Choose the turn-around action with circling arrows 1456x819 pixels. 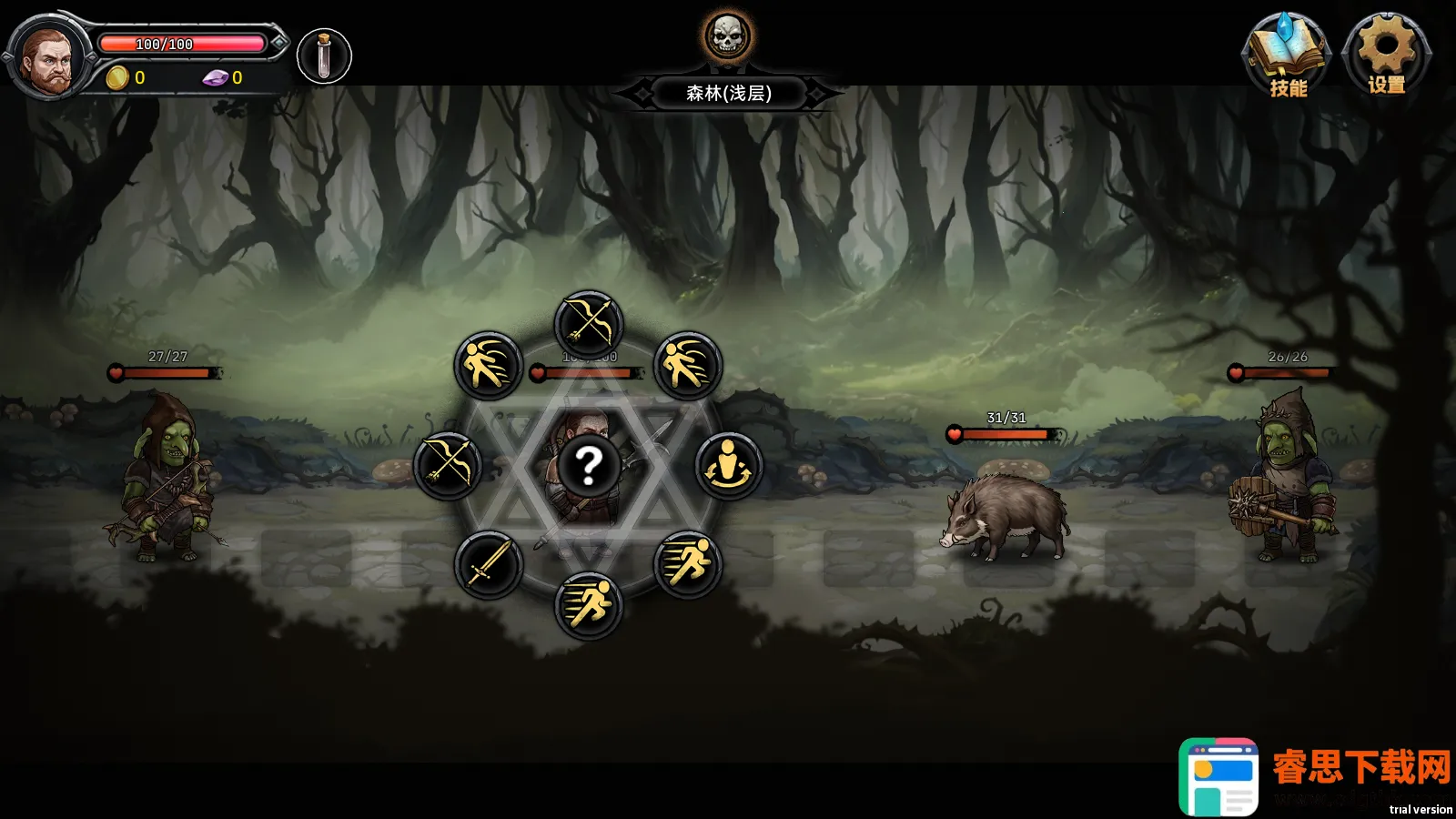click(x=728, y=466)
